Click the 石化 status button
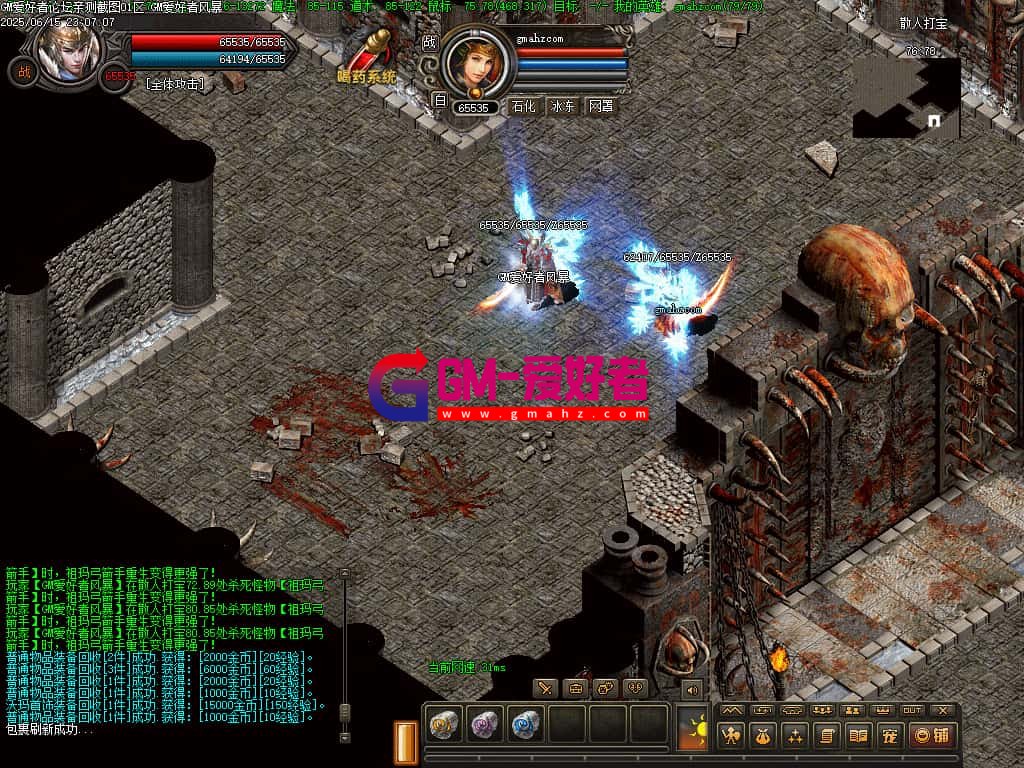This screenshot has width=1024, height=768. coord(523,106)
